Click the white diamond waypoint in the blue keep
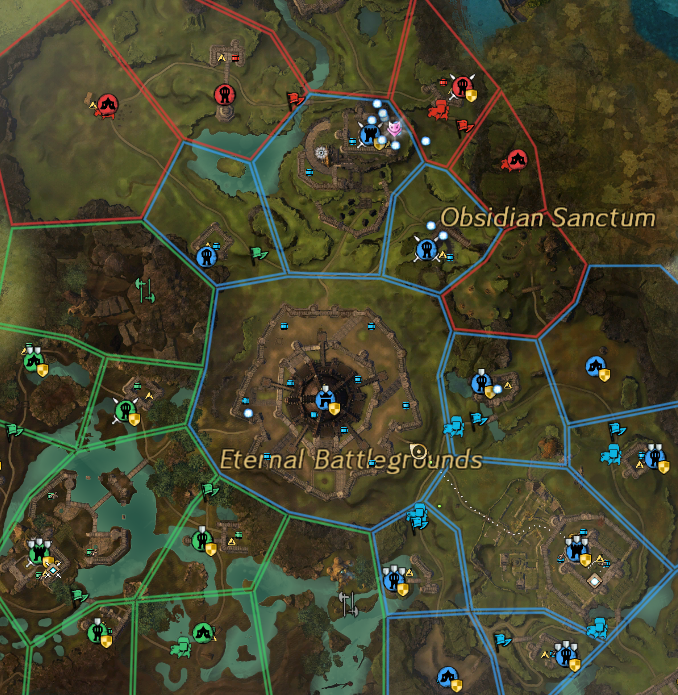Screen dimensions: 678x695 point(595,580)
